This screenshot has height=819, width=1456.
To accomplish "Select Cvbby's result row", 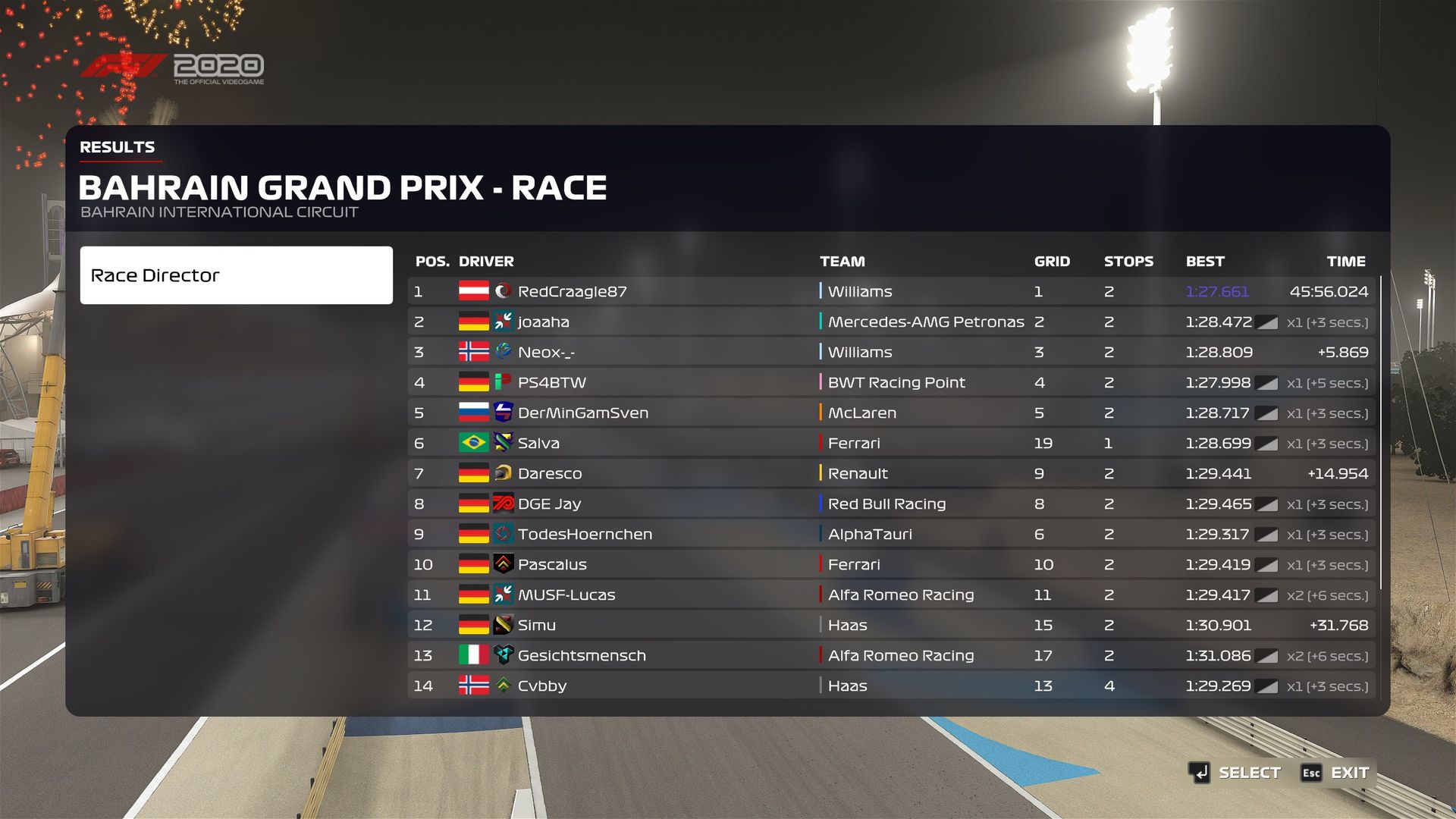I will [891, 686].
